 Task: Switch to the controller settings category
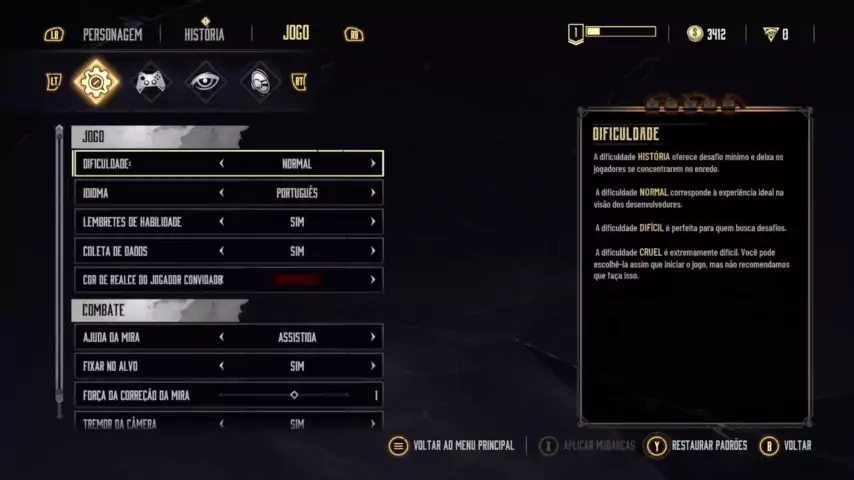pos(152,82)
